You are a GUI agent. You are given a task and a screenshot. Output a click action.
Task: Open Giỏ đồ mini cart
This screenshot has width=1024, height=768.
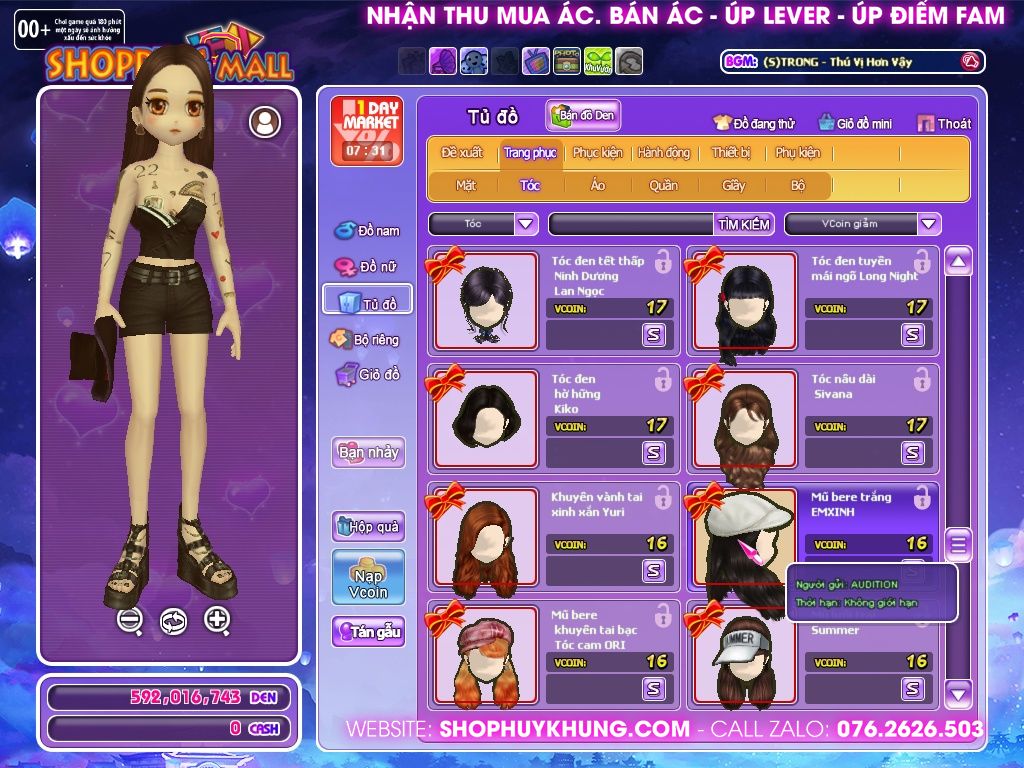[x=855, y=124]
